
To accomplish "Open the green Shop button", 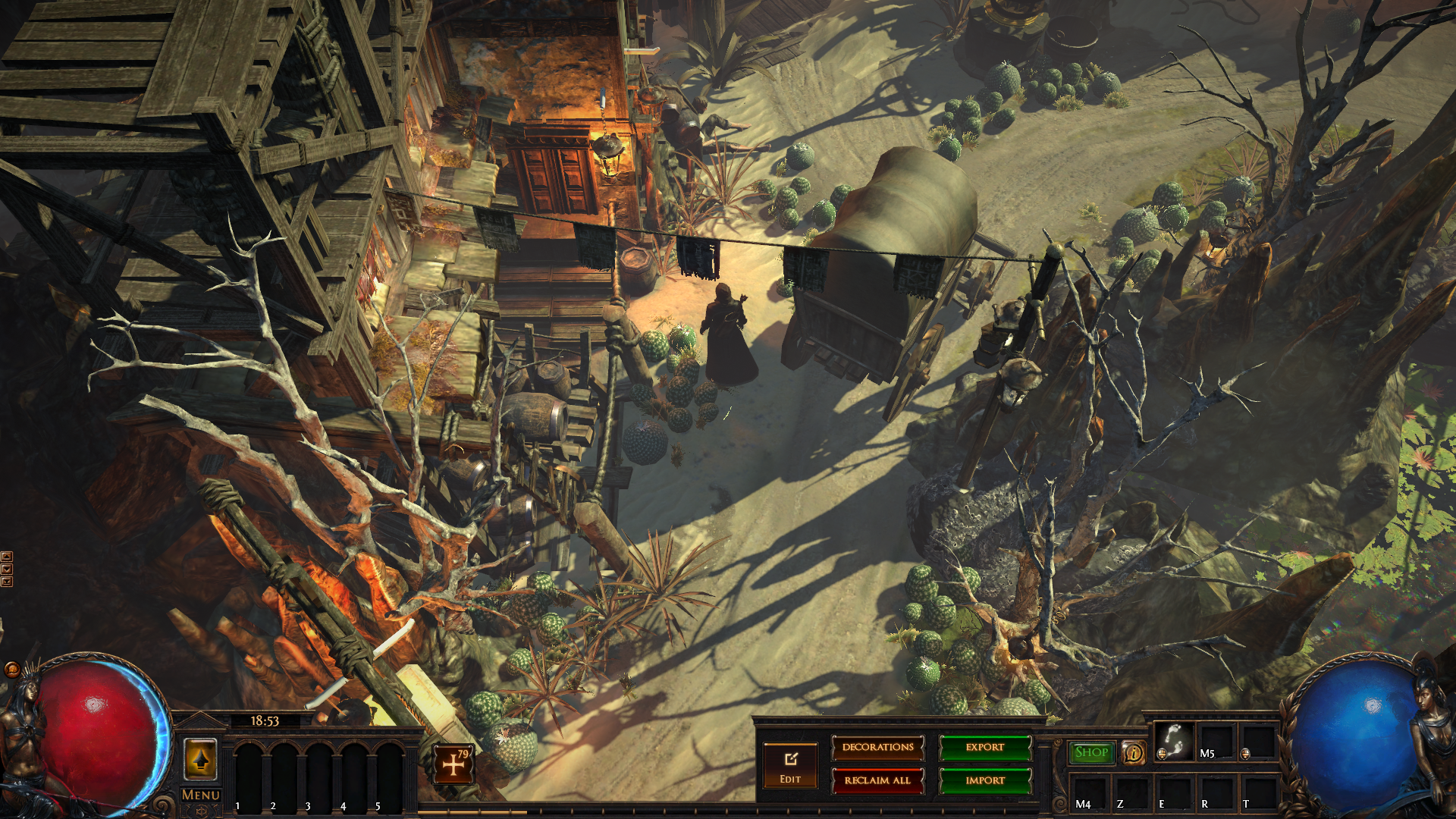I will [x=1091, y=752].
